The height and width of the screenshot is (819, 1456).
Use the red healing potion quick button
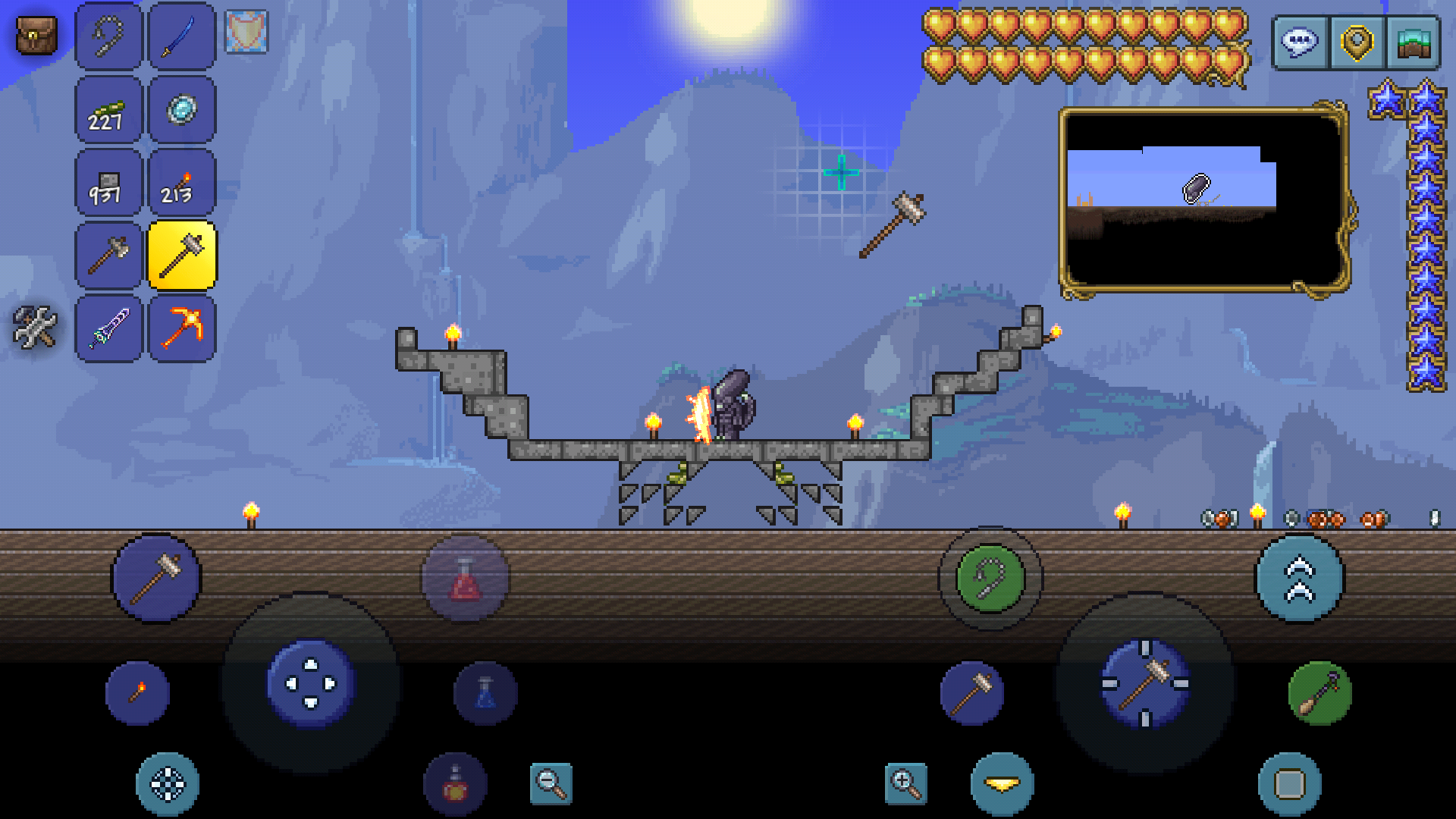pos(465,579)
